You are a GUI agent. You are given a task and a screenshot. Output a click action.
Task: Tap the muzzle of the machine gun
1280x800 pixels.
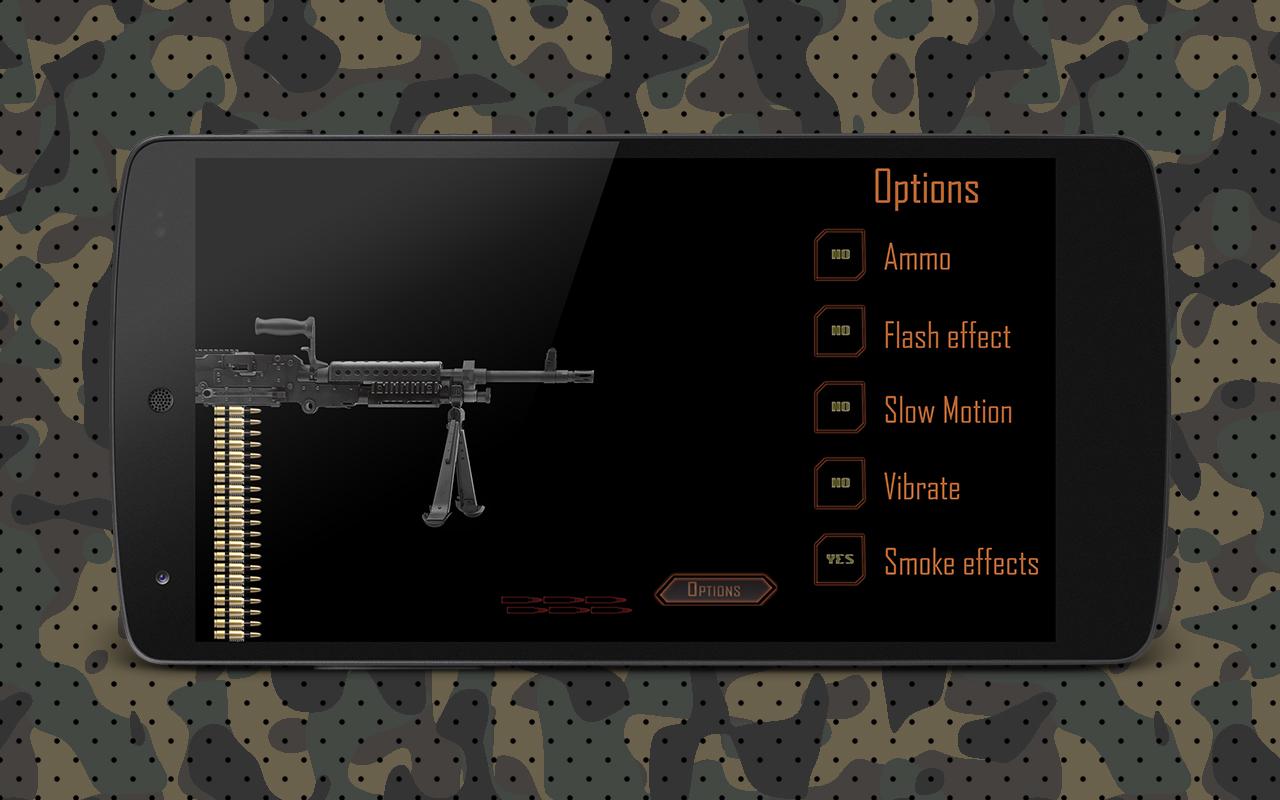tap(582, 378)
